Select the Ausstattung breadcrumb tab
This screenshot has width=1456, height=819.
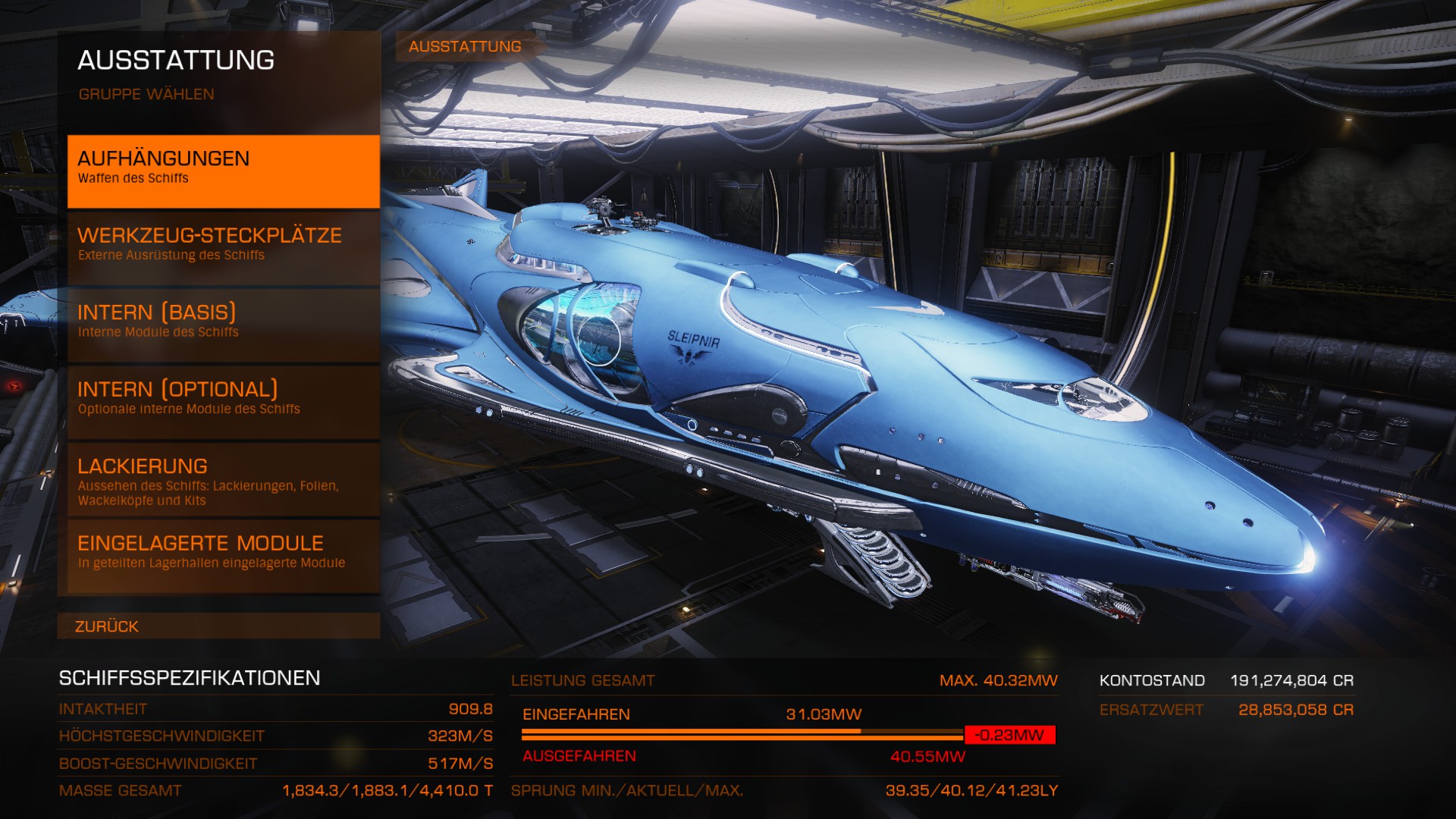tap(465, 46)
